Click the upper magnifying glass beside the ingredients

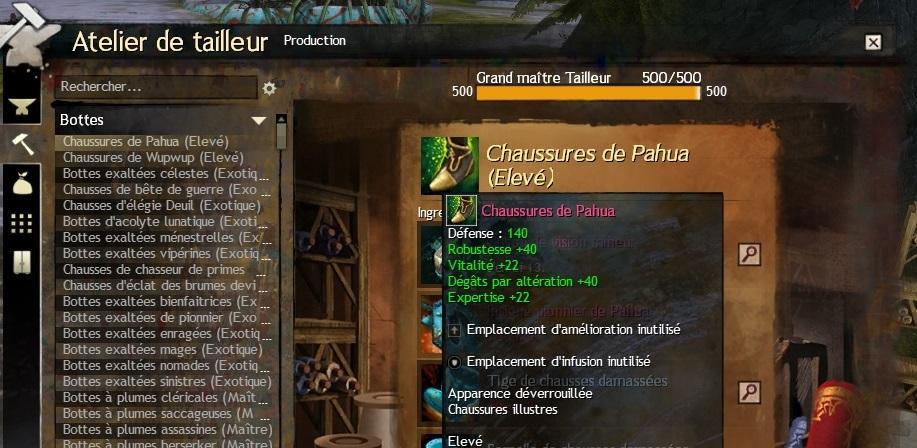point(749,254)
